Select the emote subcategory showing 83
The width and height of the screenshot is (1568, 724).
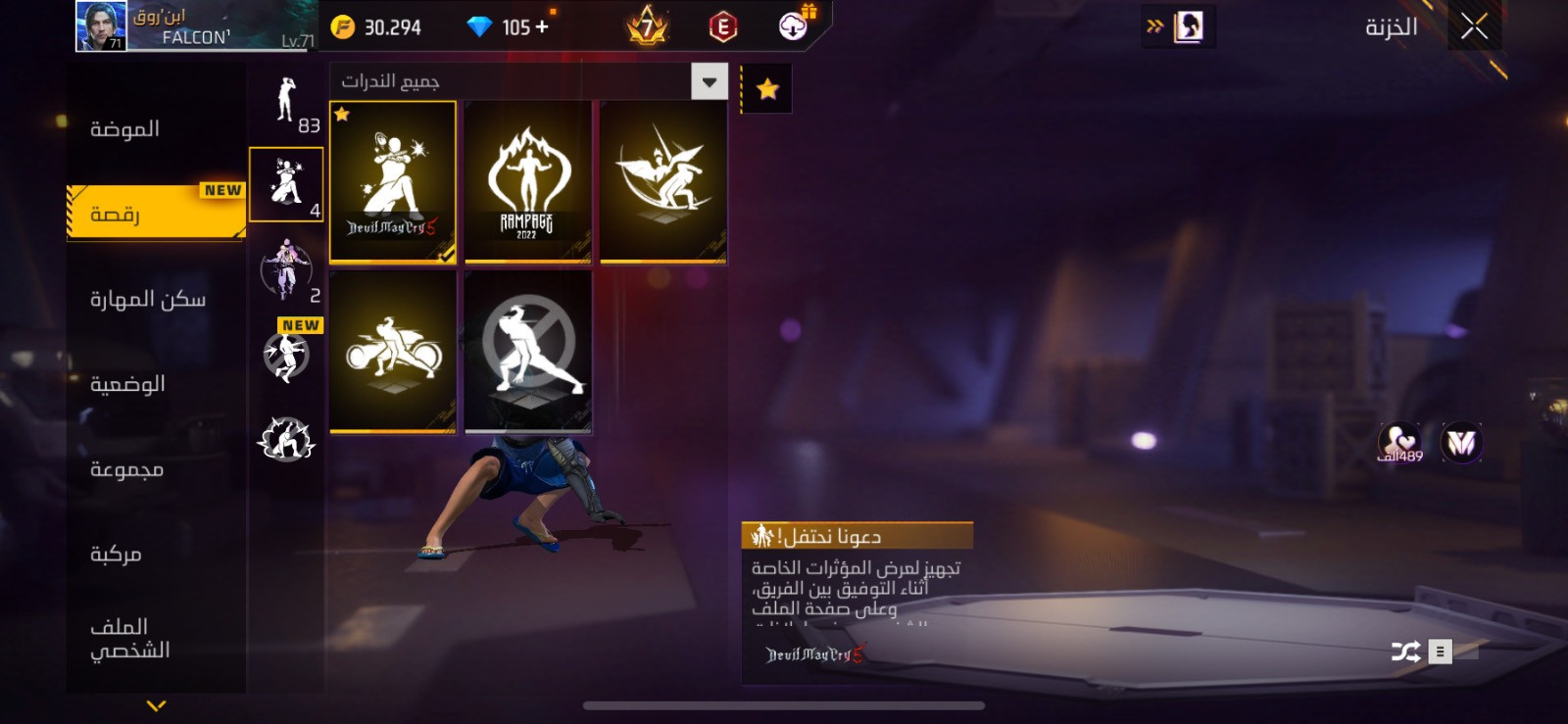(x=286, y=105)
